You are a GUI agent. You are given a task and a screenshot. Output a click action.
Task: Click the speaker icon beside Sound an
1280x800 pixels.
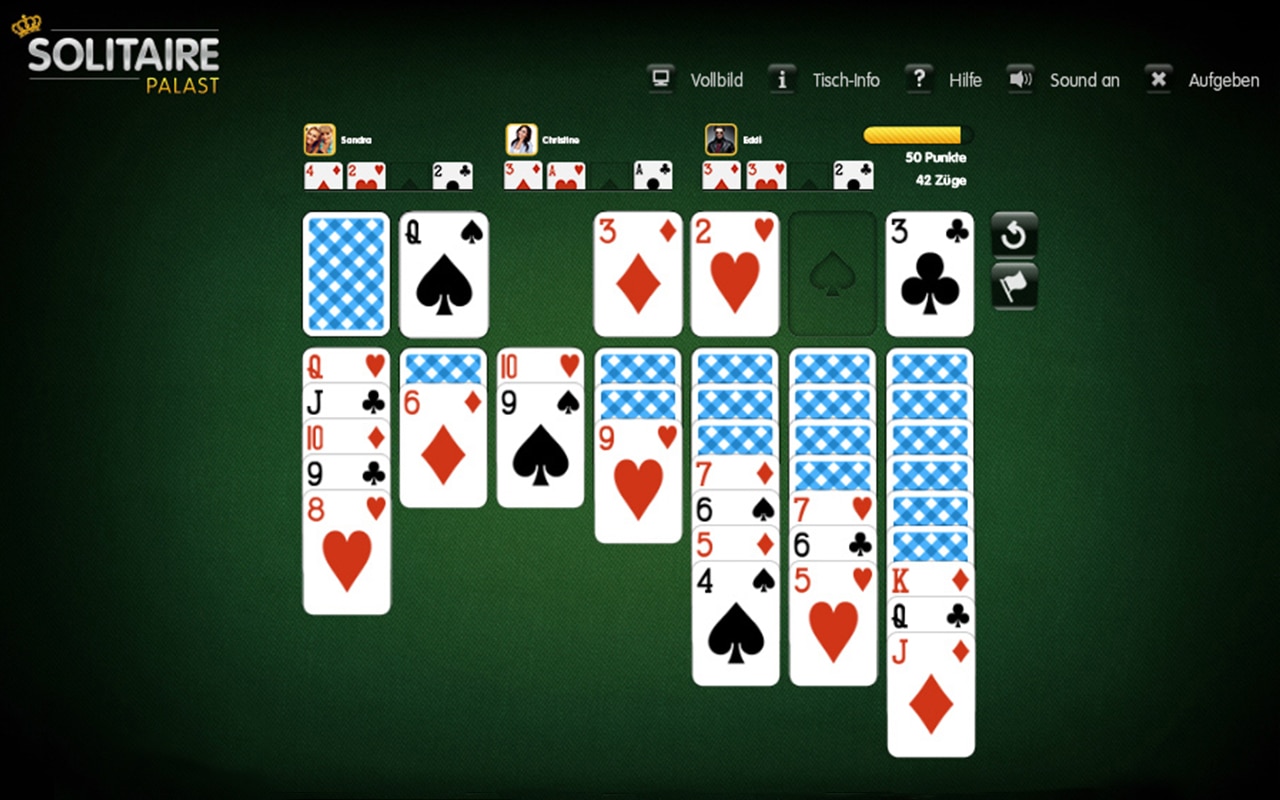point(1020,79)
